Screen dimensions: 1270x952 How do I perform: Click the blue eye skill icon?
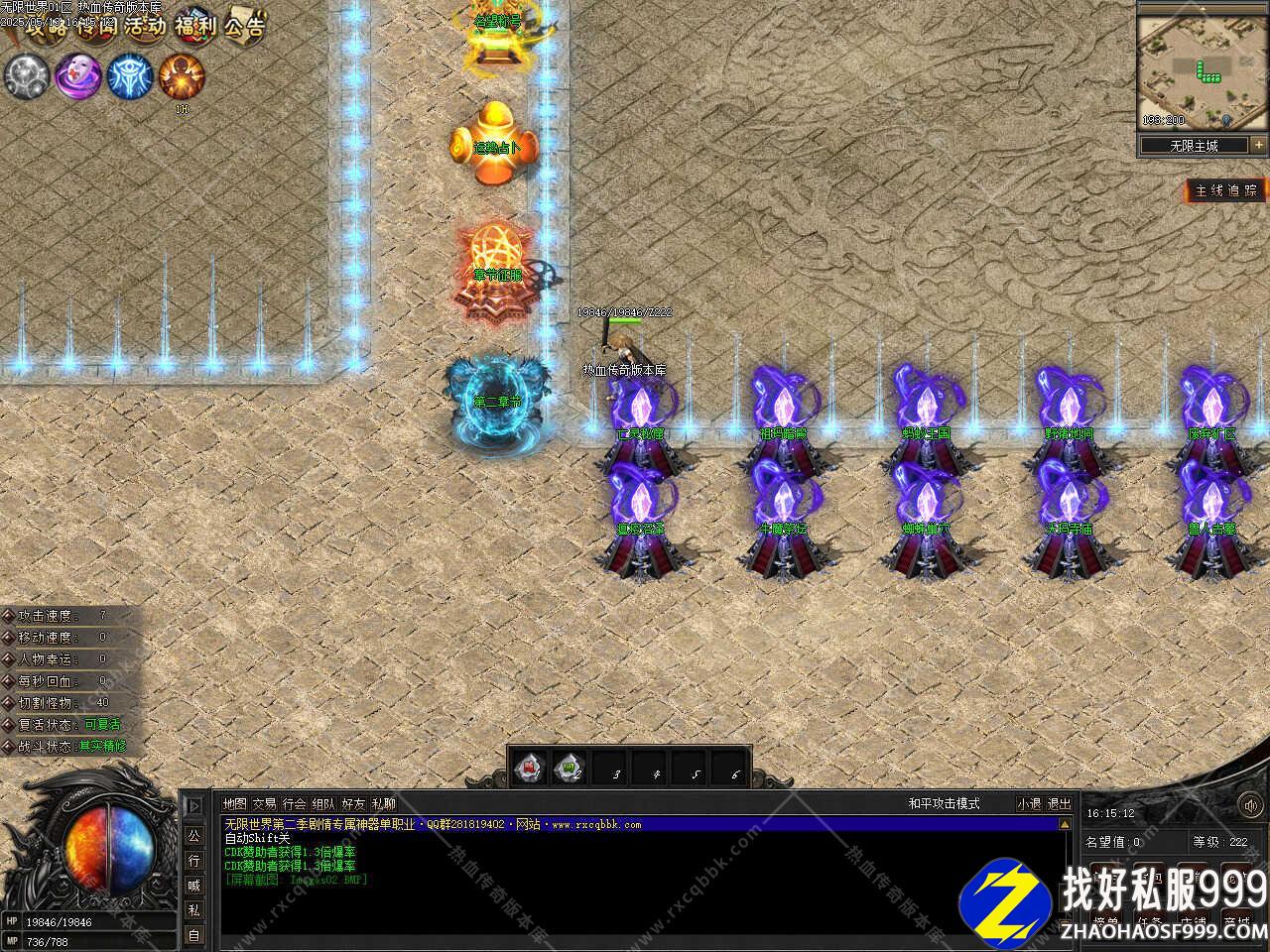(x=129, y=76)
